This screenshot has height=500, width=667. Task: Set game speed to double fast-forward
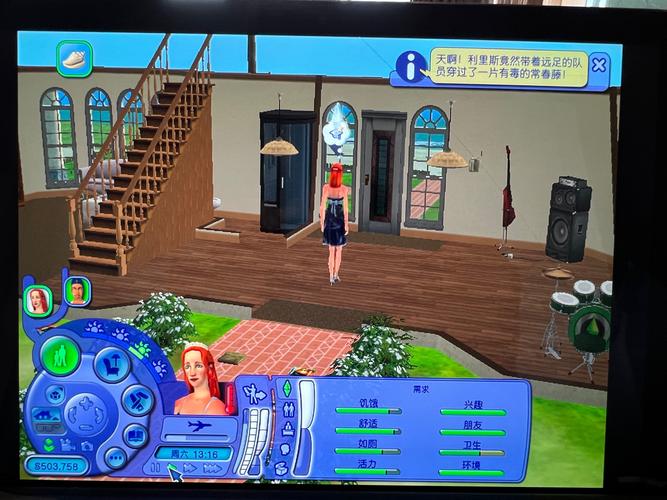(190, 468)
